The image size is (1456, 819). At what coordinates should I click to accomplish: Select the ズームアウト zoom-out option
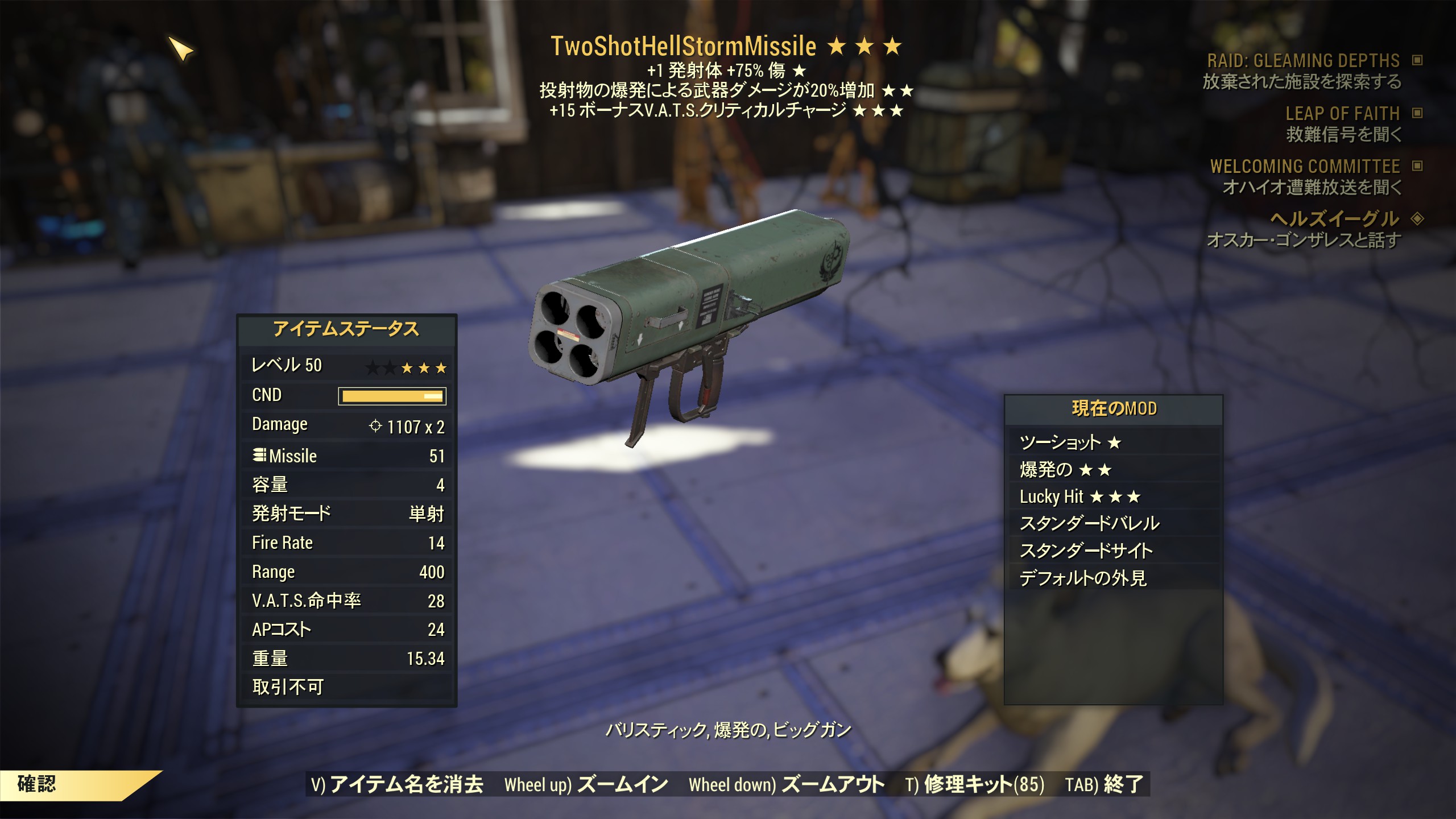(x=787, y=785)
